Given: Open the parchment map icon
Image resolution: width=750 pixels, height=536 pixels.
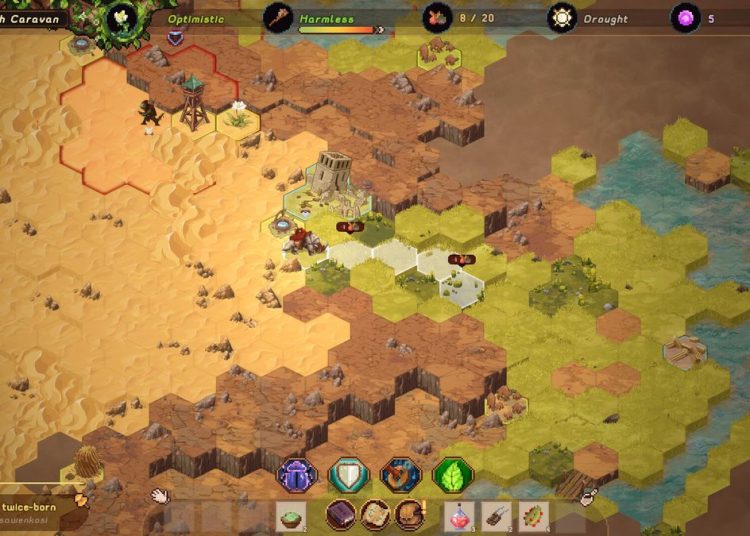Looking at the screenshot, I should point(375,515).
